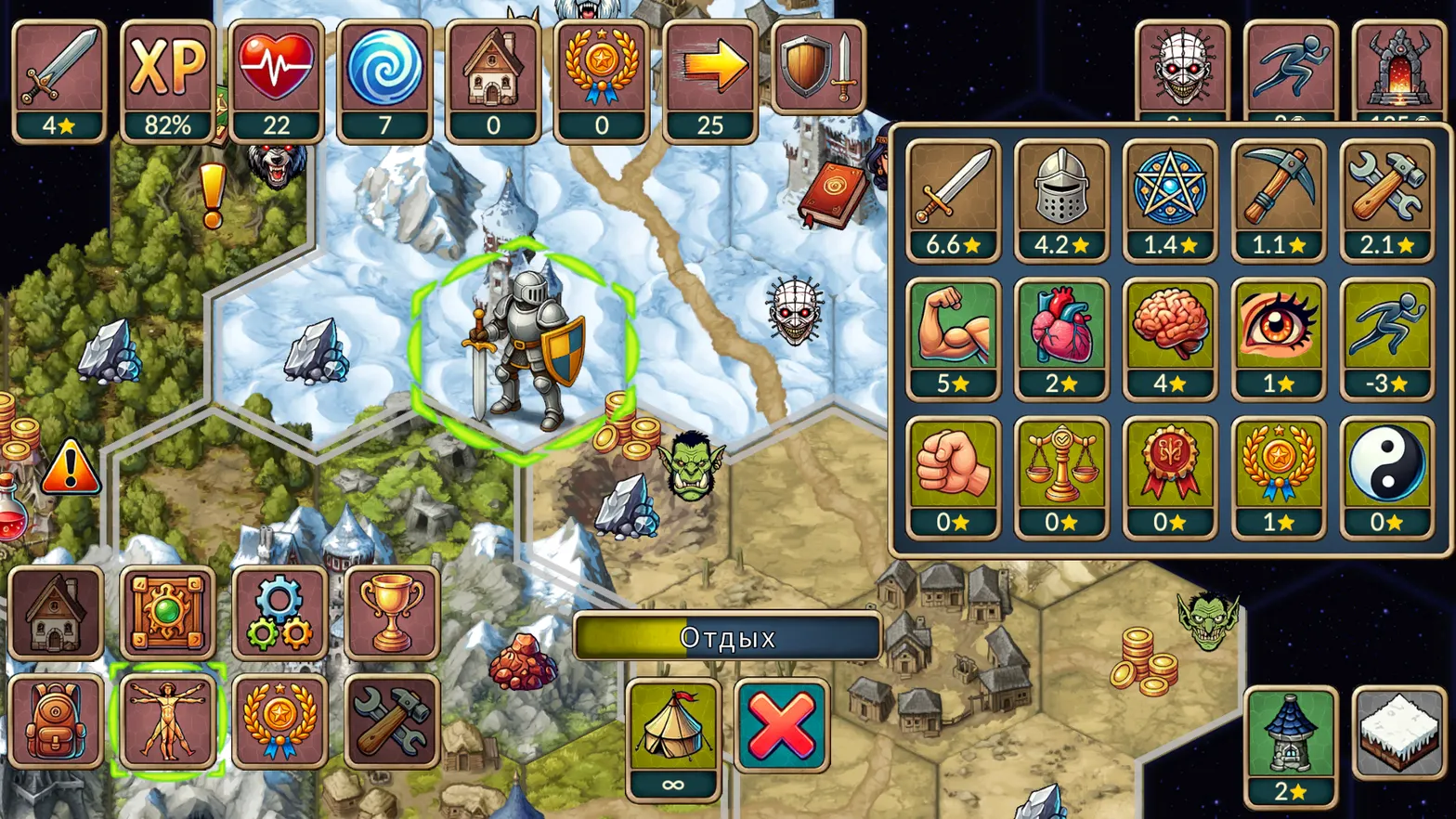This screenshot has height=819, width=1456.
Task: Select the brain intelligence attribute
Action: [x=1169, y=338]
